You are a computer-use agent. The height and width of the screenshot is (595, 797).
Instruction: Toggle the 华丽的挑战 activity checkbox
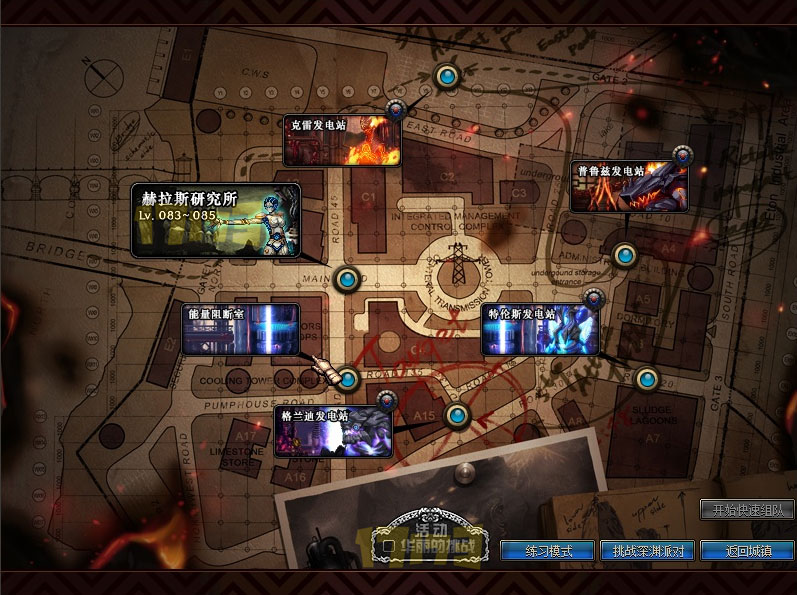tap(388, 547)
